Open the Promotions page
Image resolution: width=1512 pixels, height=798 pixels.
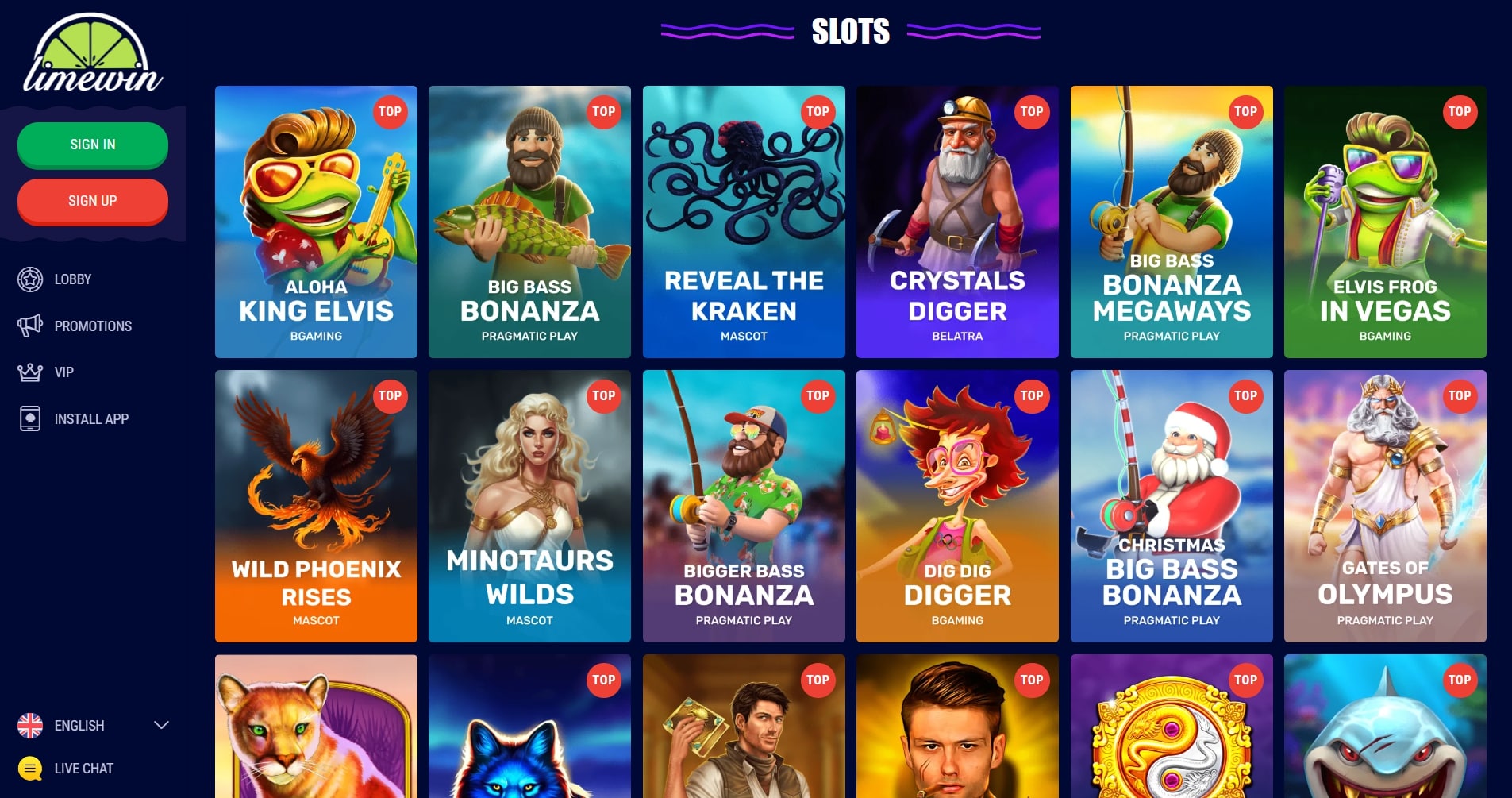[x=92, y=326]
